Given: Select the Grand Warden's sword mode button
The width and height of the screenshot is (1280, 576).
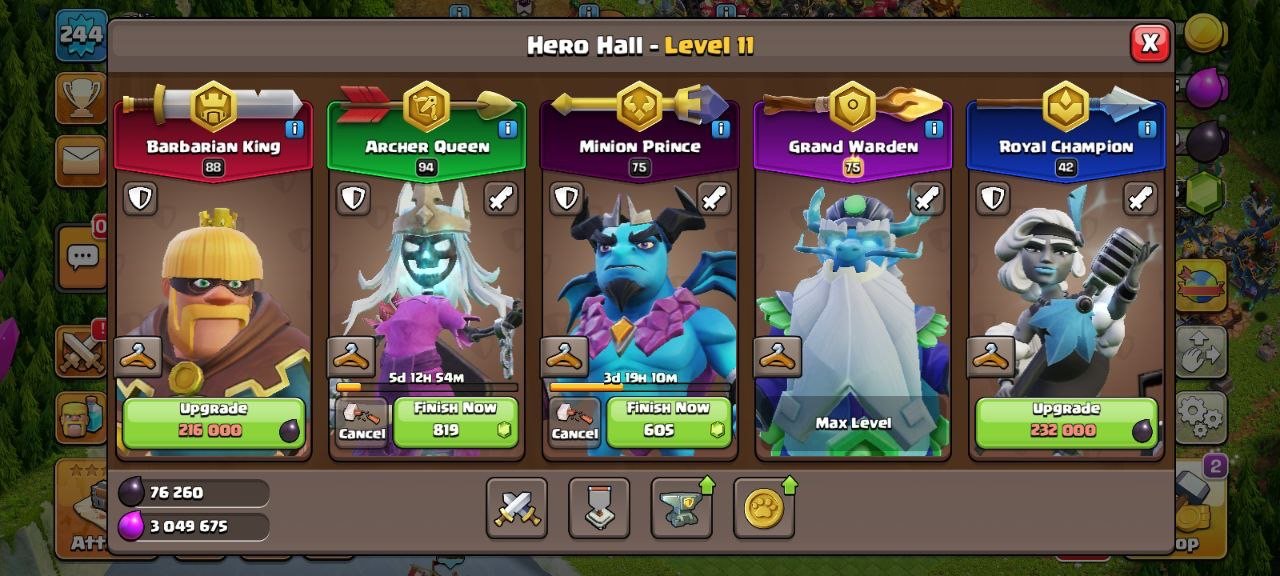Looking at the screenshot, I should (927, 198).
